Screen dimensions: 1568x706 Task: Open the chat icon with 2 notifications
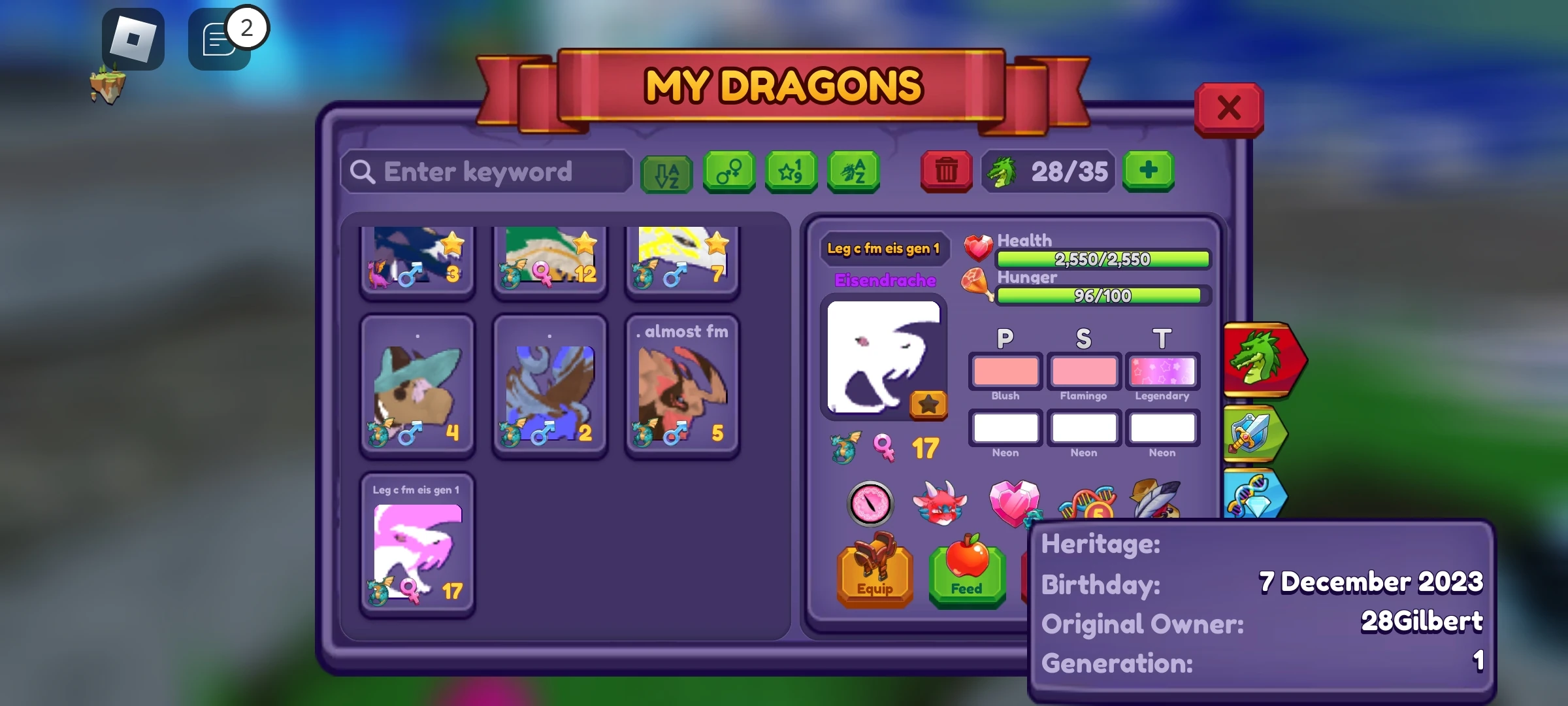219,37
